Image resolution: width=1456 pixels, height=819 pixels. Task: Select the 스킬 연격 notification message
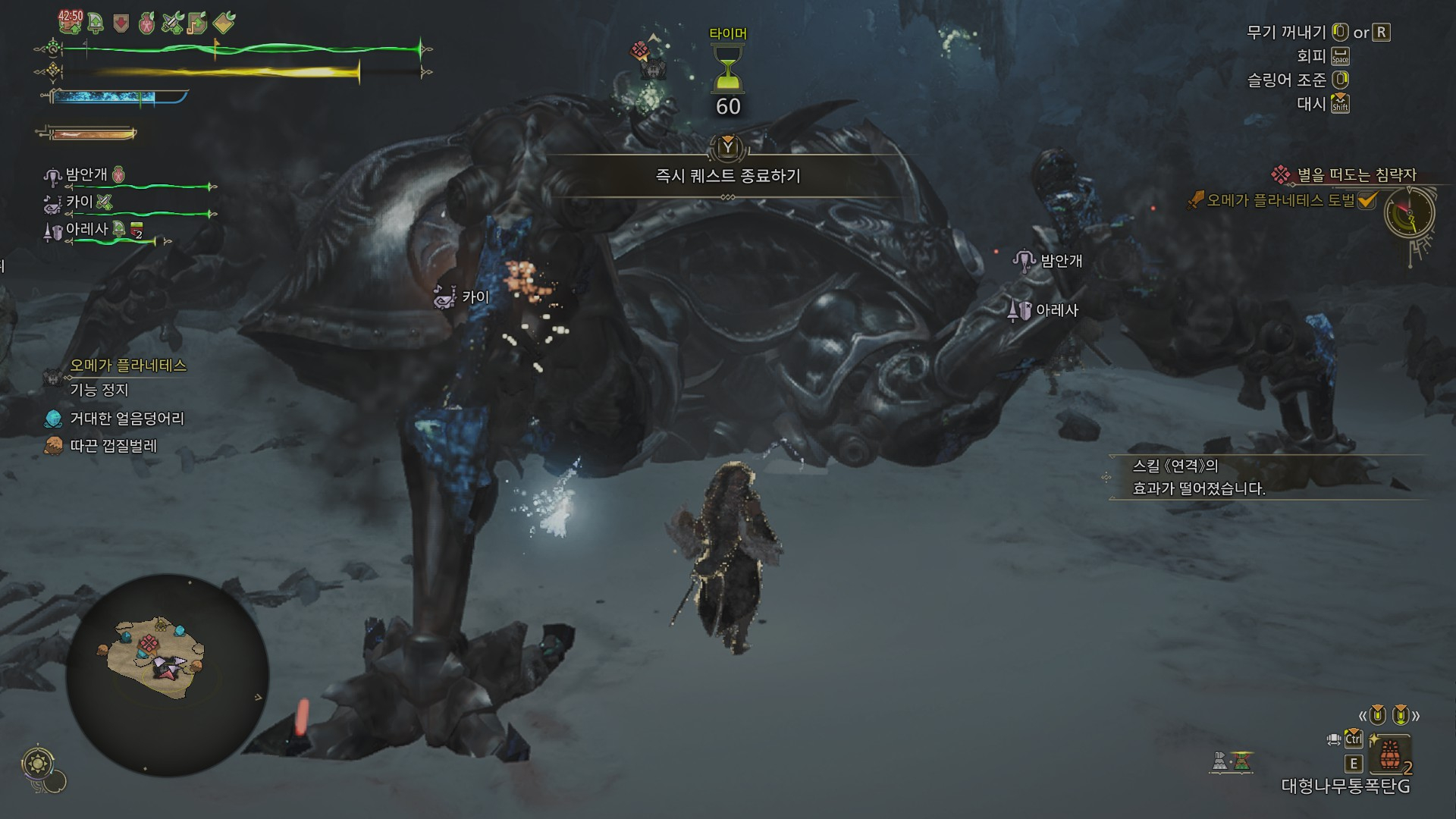(x=1198, y=477)
